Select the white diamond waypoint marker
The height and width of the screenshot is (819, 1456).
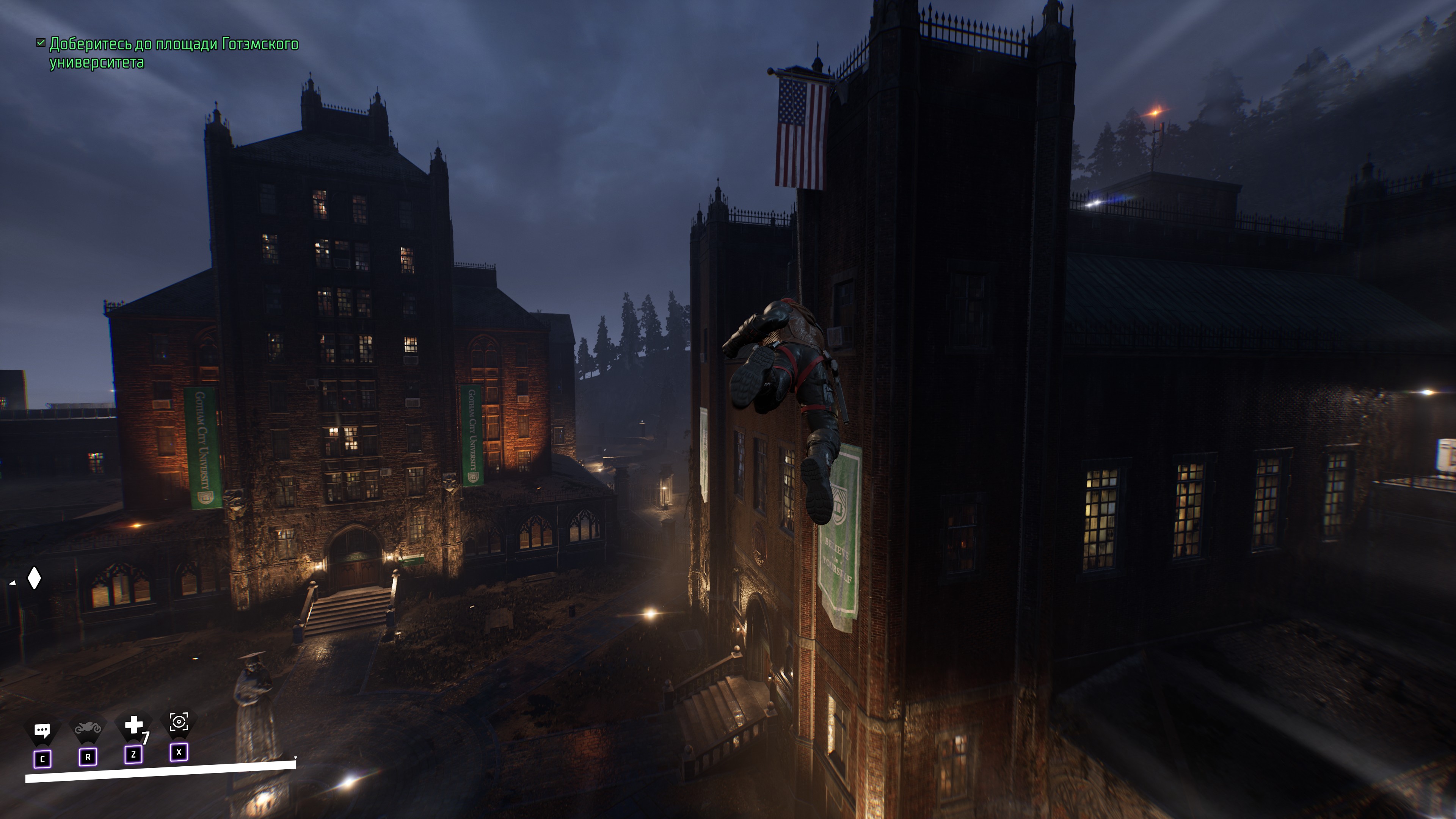[35, 578]
